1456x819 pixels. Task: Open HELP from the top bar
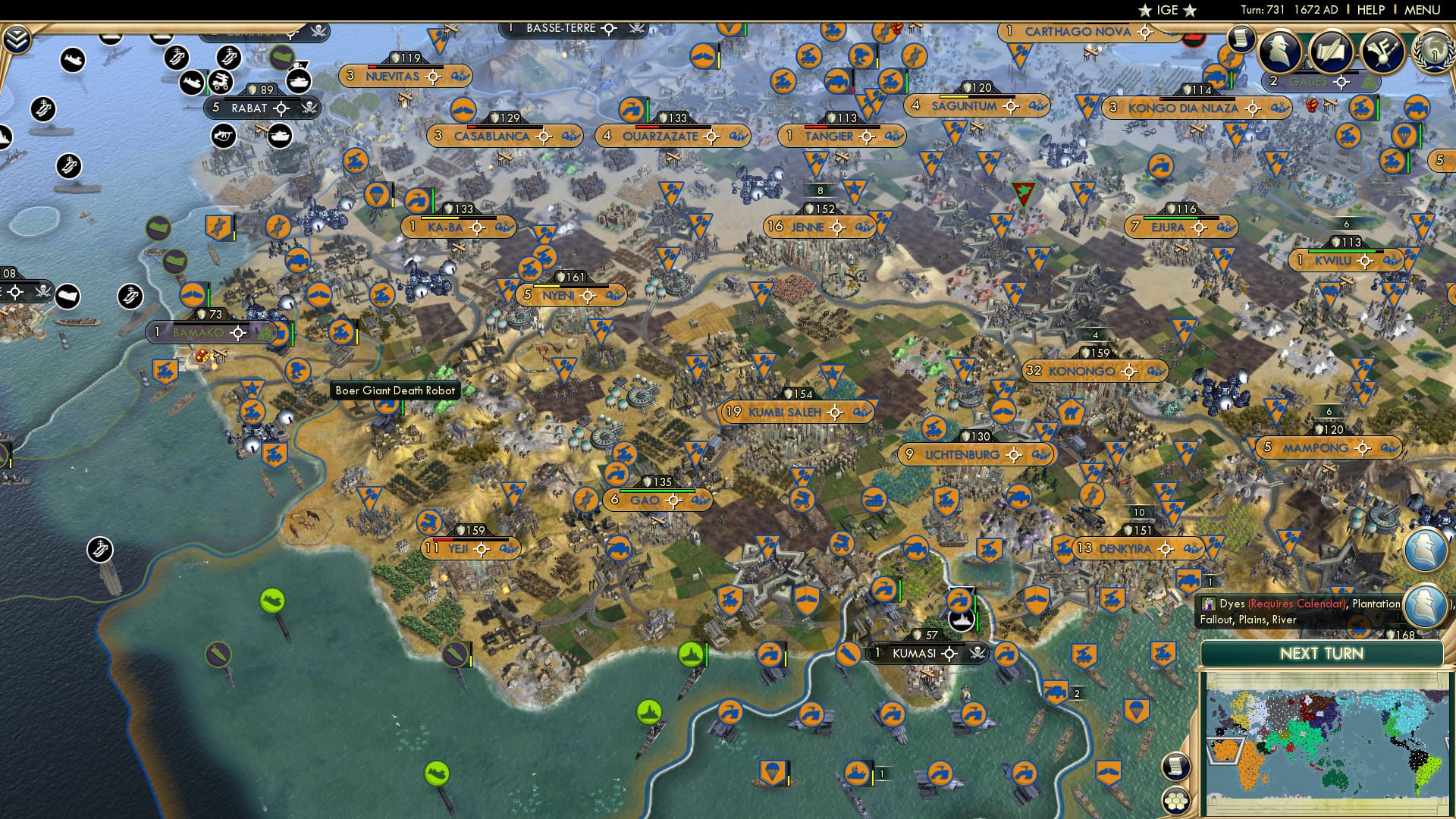pos(1370,9)
